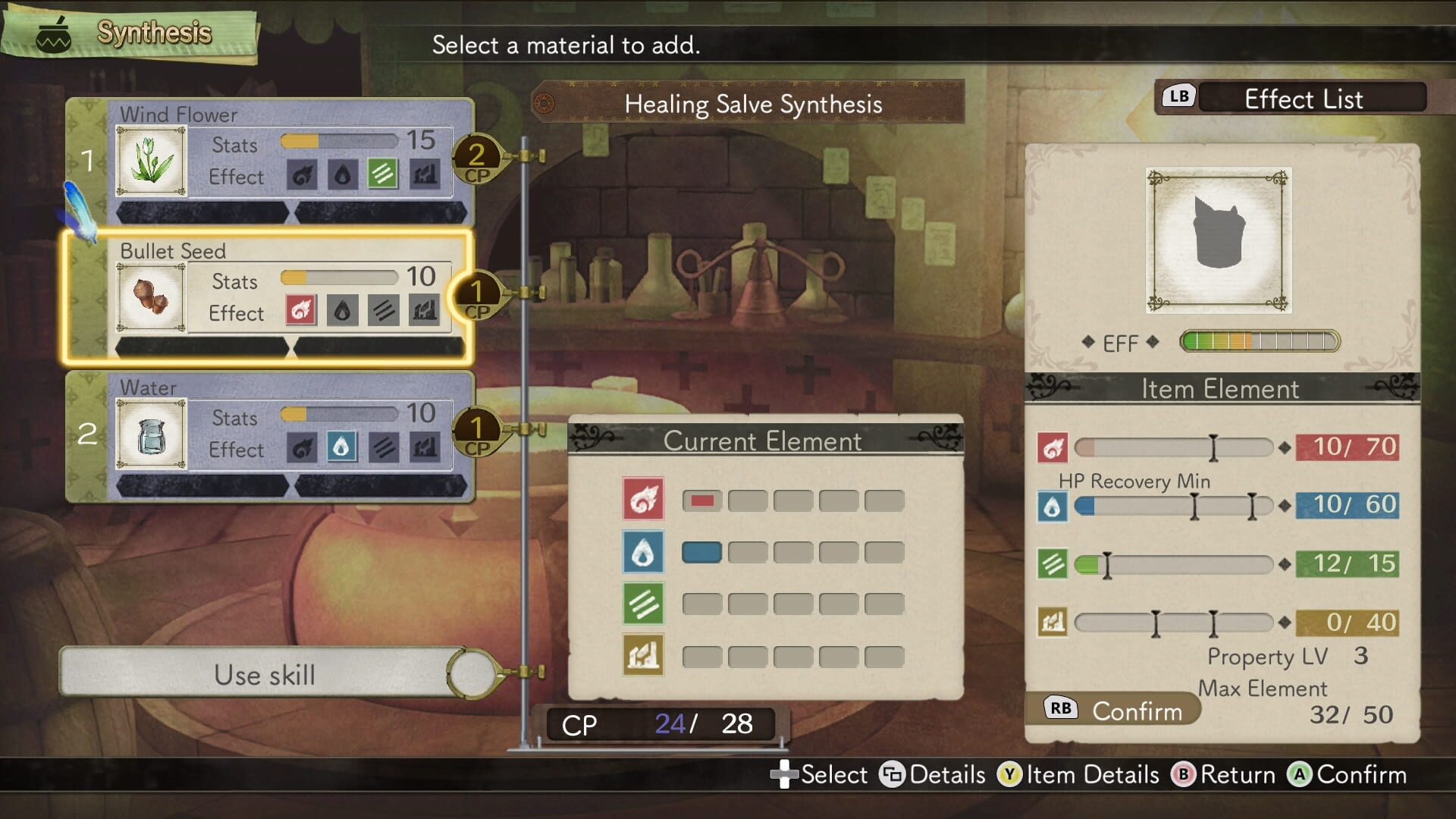This screenshot has height=819, width=1456.
Task: Click the Confirm RB button in Item Element panel
Action: tap(1115, 710)
